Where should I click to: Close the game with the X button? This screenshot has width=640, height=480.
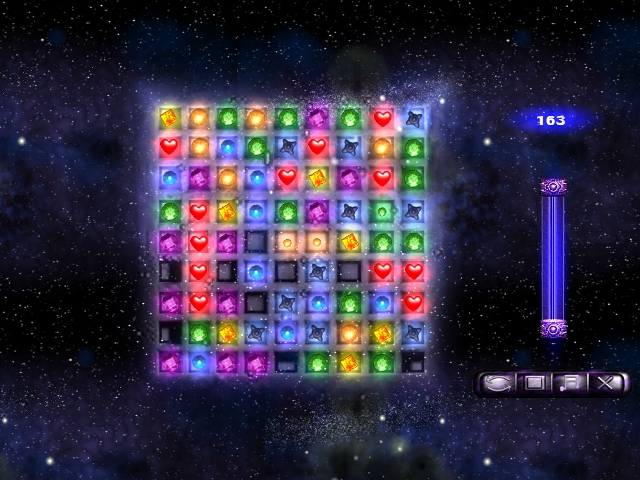[607, 382]
